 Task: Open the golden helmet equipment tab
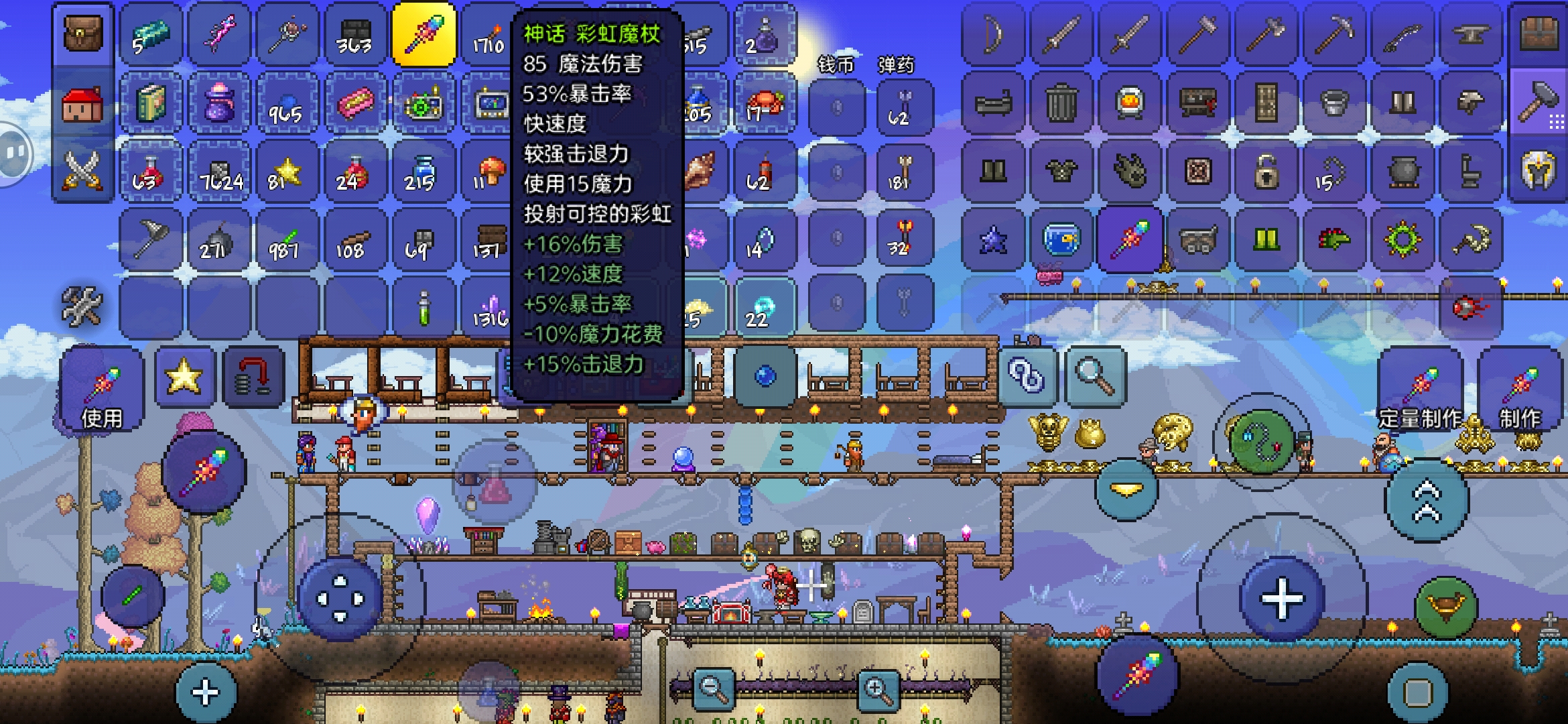[x=1539, y=170]
